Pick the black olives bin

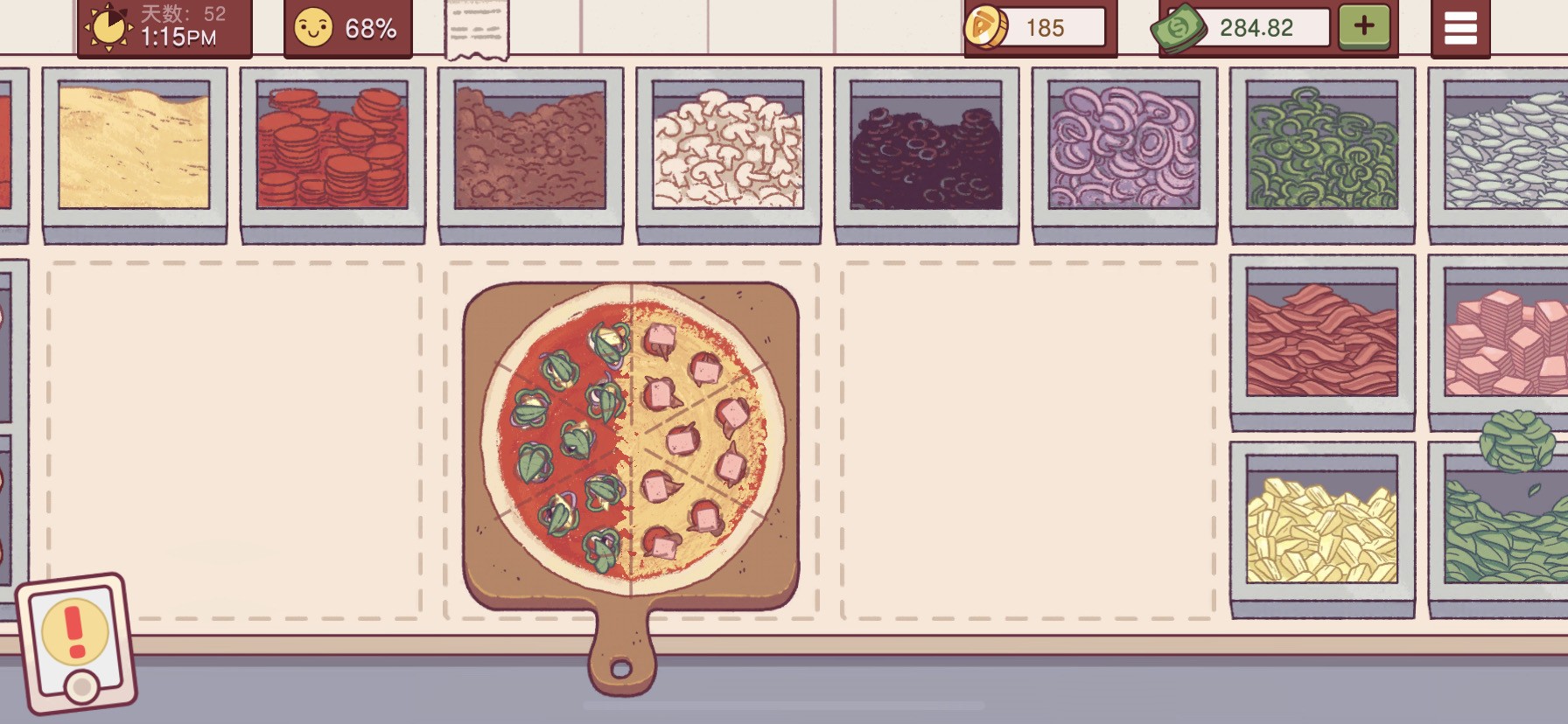tap(926, 146)
